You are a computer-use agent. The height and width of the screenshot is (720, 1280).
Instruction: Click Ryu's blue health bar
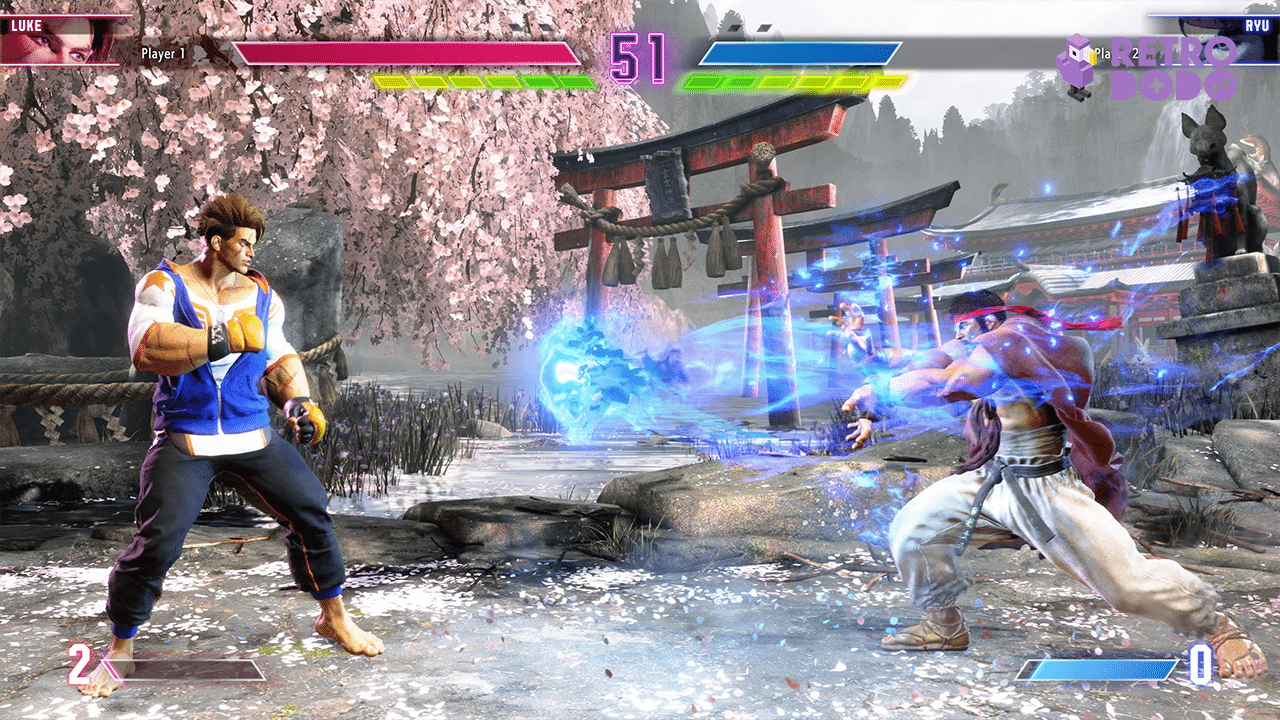click(x=800, y=55)
